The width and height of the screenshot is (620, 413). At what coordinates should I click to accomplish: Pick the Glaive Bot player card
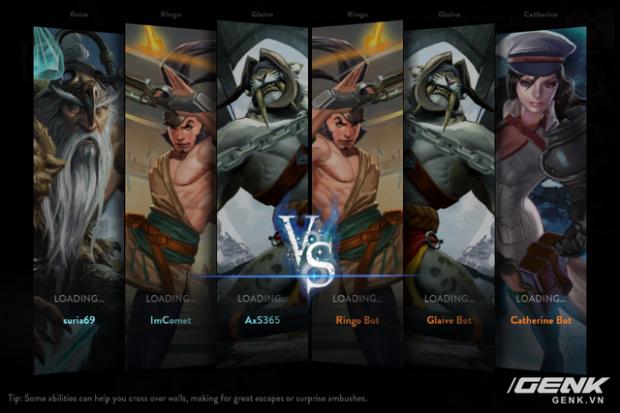[x=449, y=190]
